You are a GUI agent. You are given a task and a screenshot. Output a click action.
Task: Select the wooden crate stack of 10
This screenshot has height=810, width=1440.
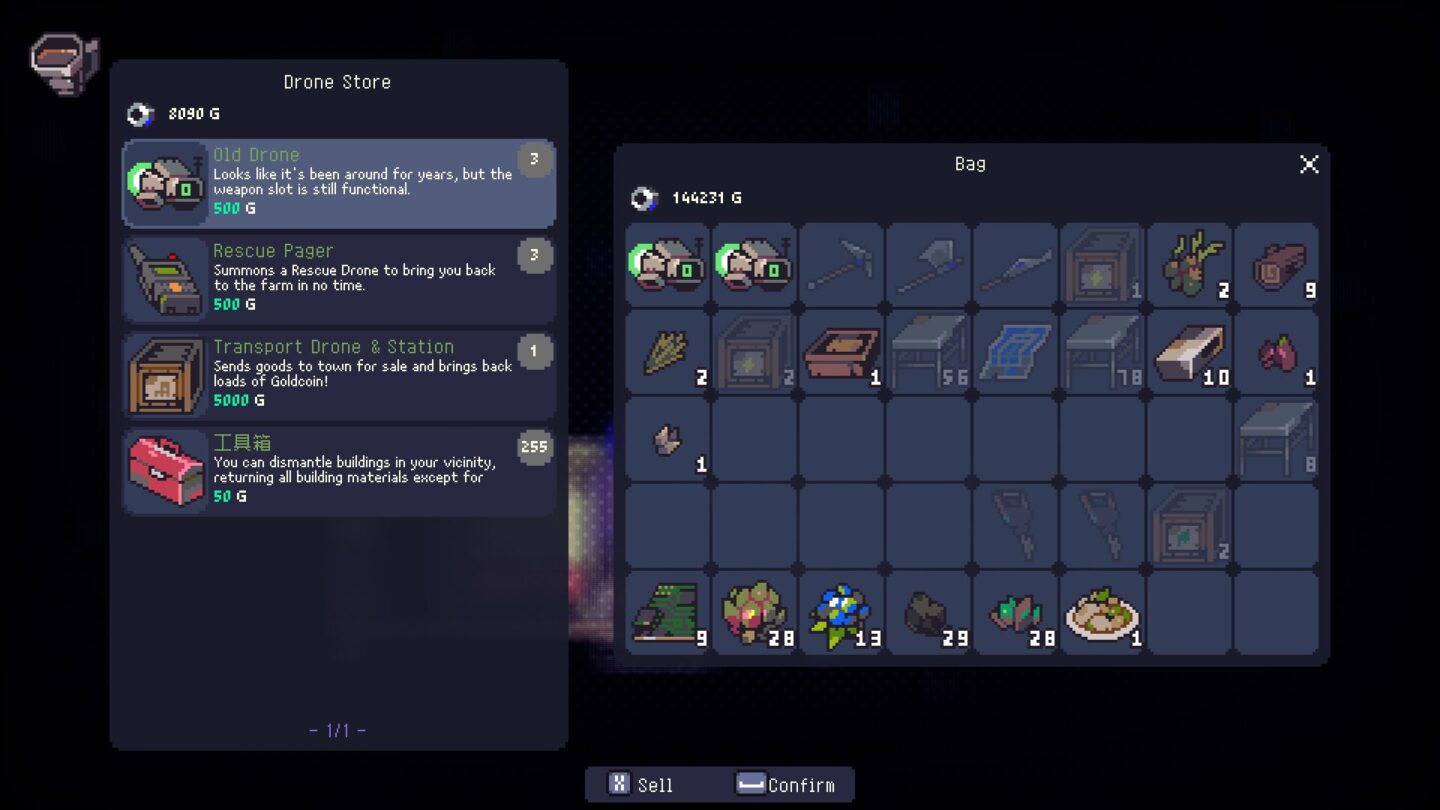(1188, 352)
